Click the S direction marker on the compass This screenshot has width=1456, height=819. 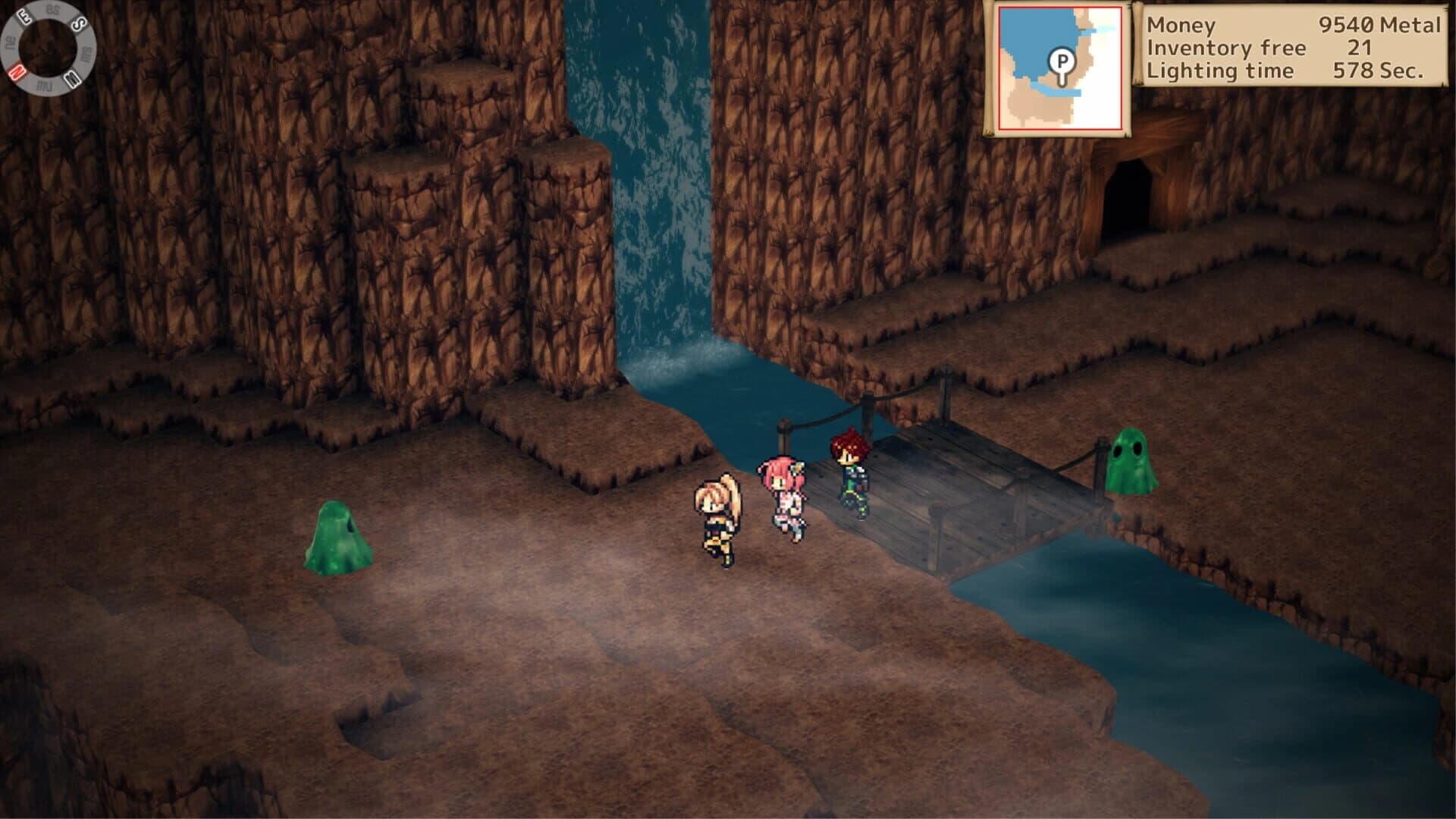tap(78, 23)
